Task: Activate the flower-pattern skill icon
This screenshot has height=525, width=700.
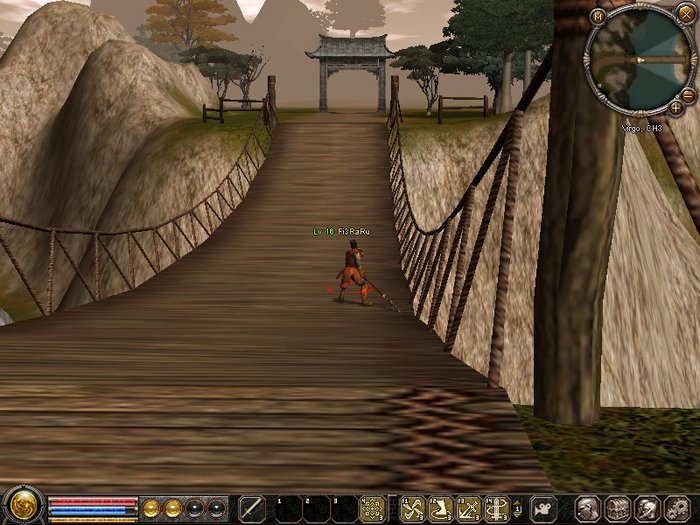Action: pyautogui.click(x=373, y=508)
